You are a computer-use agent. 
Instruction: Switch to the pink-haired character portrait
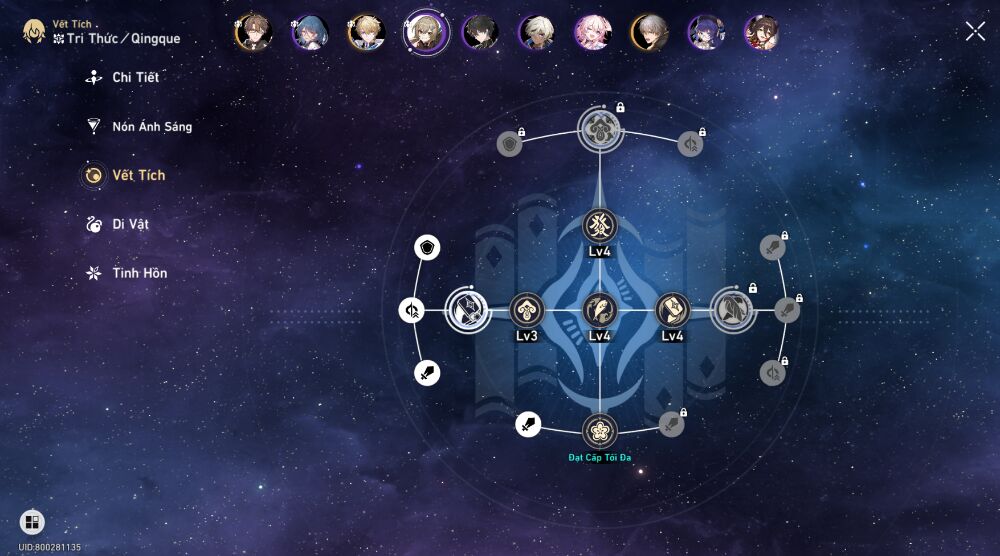click(592, 32)
